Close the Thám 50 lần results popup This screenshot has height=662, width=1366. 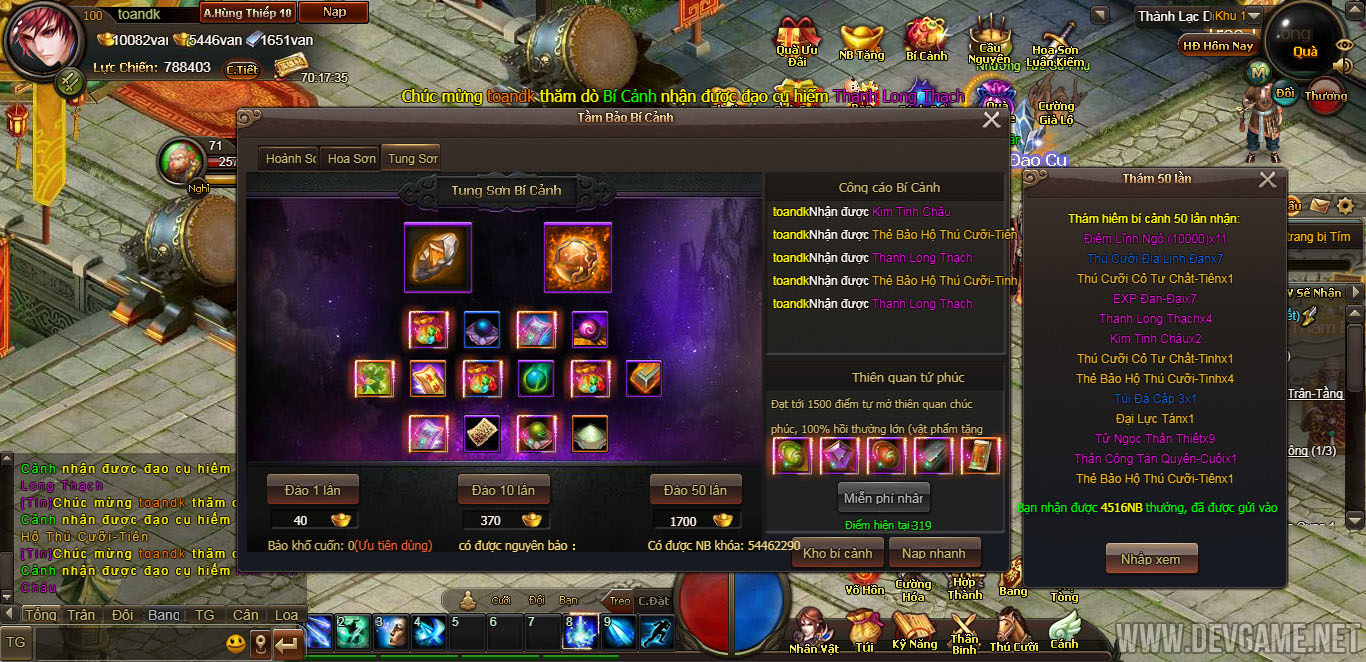tap(1267, 180)
